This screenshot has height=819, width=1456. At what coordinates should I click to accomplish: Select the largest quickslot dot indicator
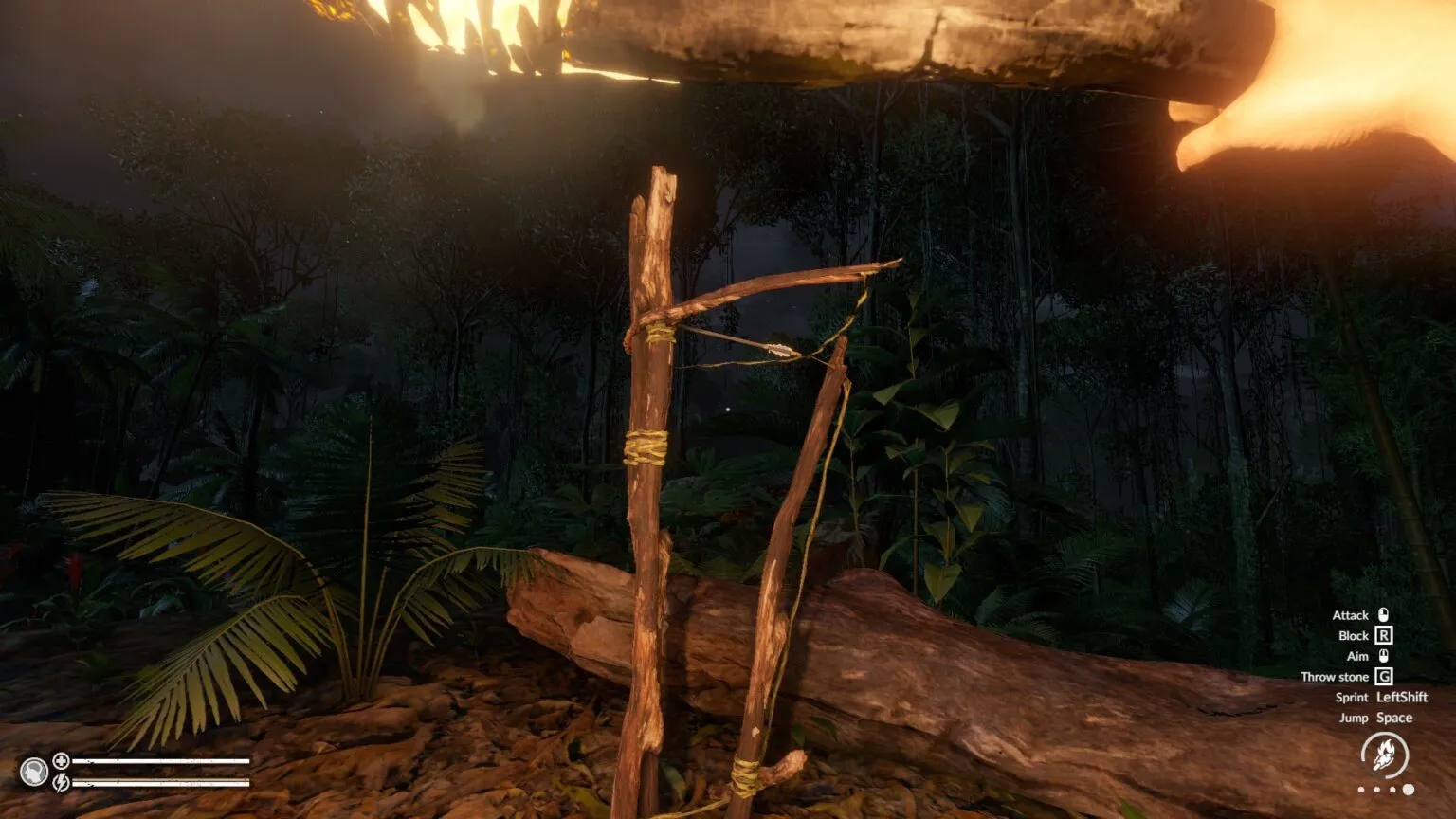pos(1408,789)
